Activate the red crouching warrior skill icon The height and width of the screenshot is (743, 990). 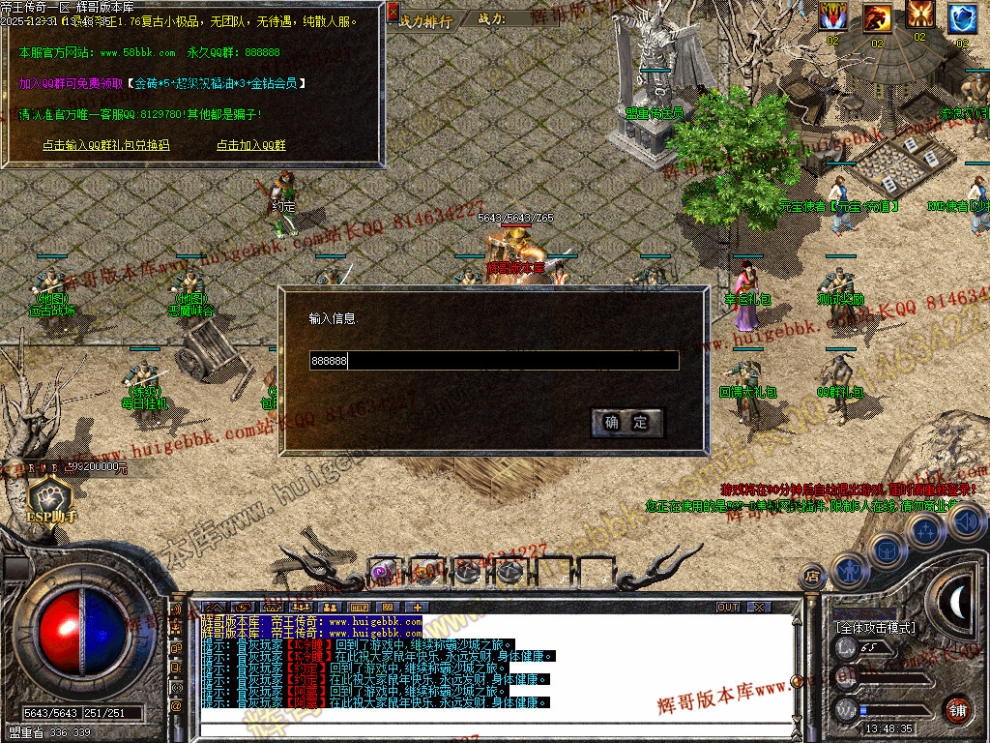point(877,17)
